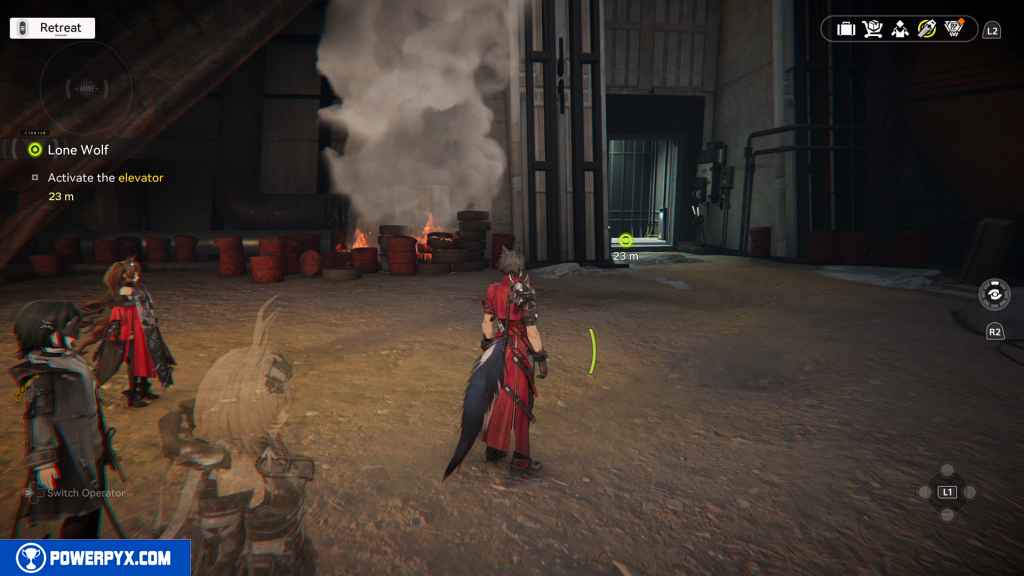Click the elevator objective waypoint marker
Viewport: 1024px width, 576px height.
[626, 240]
